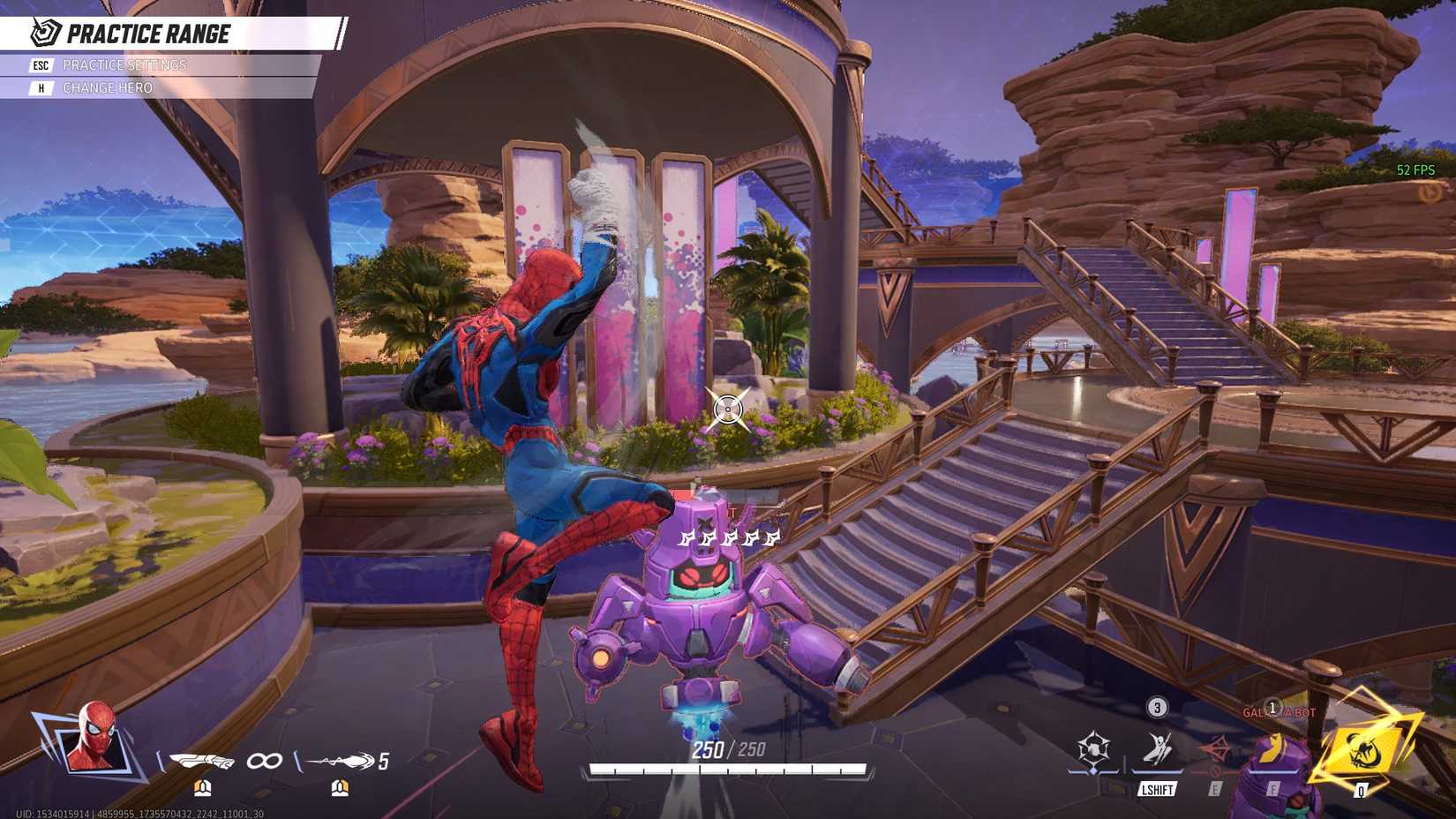Click the LSHIFT dash ability icon
The image size is (1456, 819).
pos(1157,748)
